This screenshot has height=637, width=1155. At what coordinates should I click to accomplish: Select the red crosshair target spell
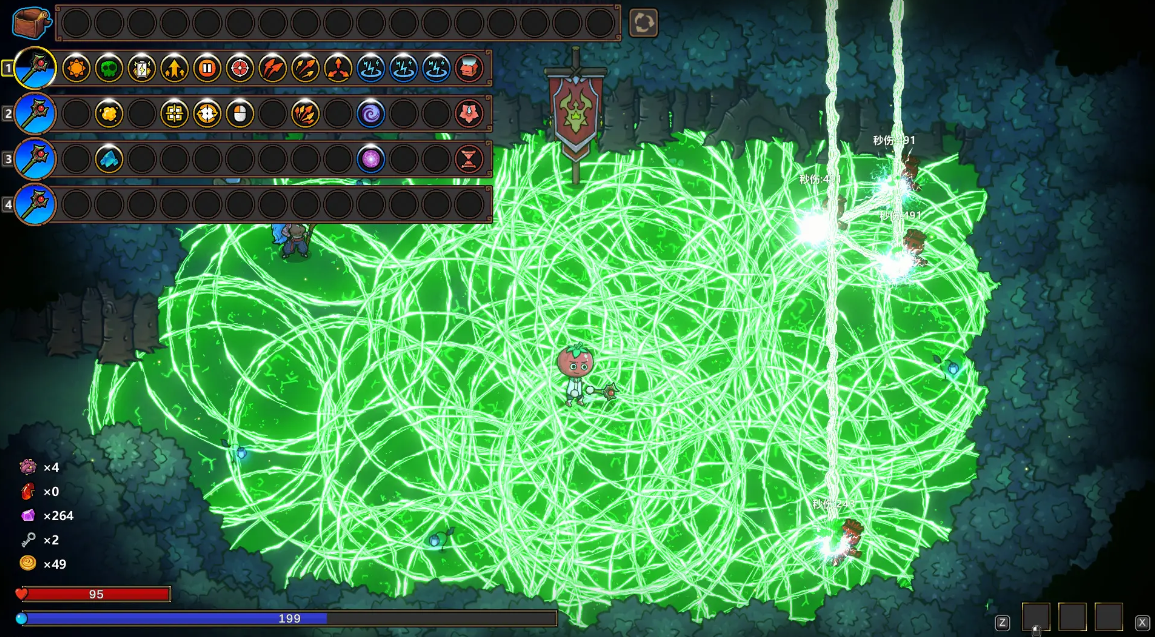[239, 68]
